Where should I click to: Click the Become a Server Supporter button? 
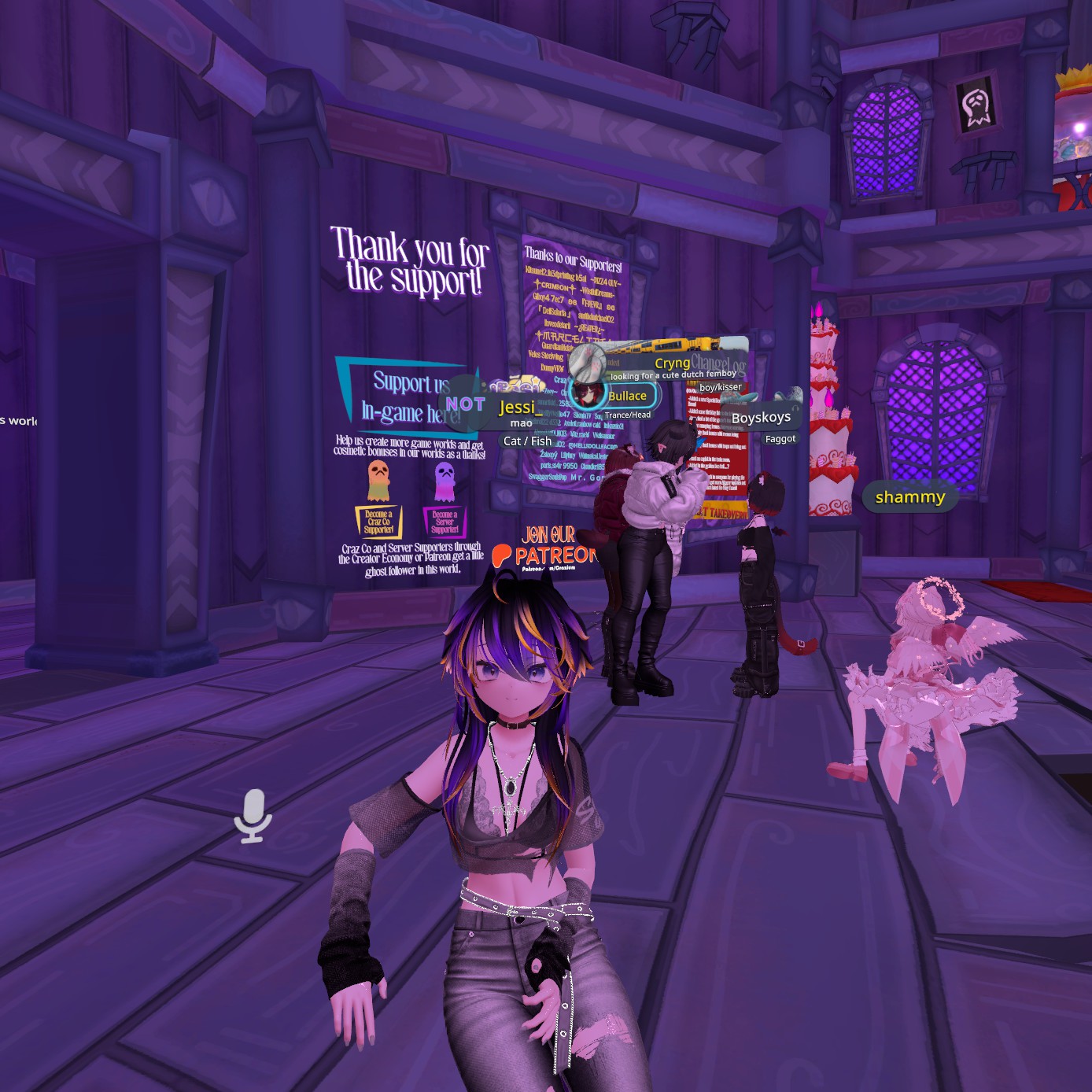[x=445, y=522]
